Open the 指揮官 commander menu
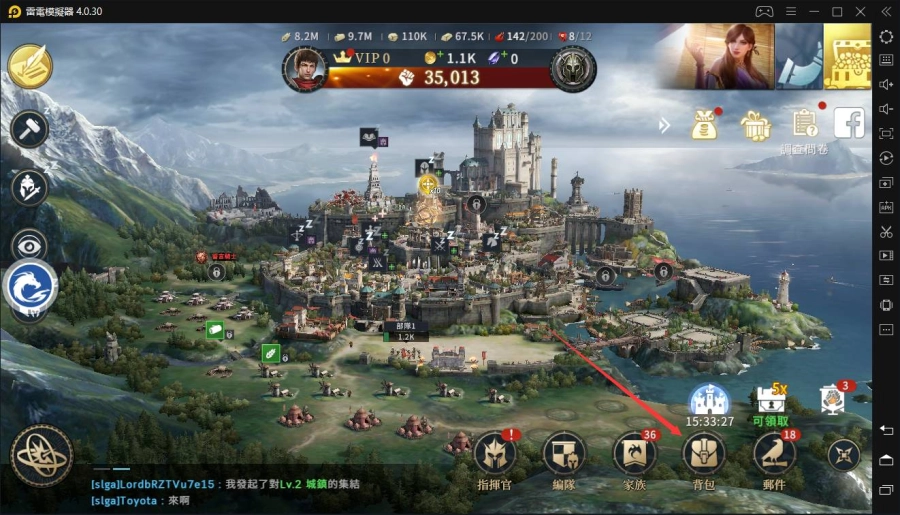Viewport: 900px width, 515px height. 495,455
